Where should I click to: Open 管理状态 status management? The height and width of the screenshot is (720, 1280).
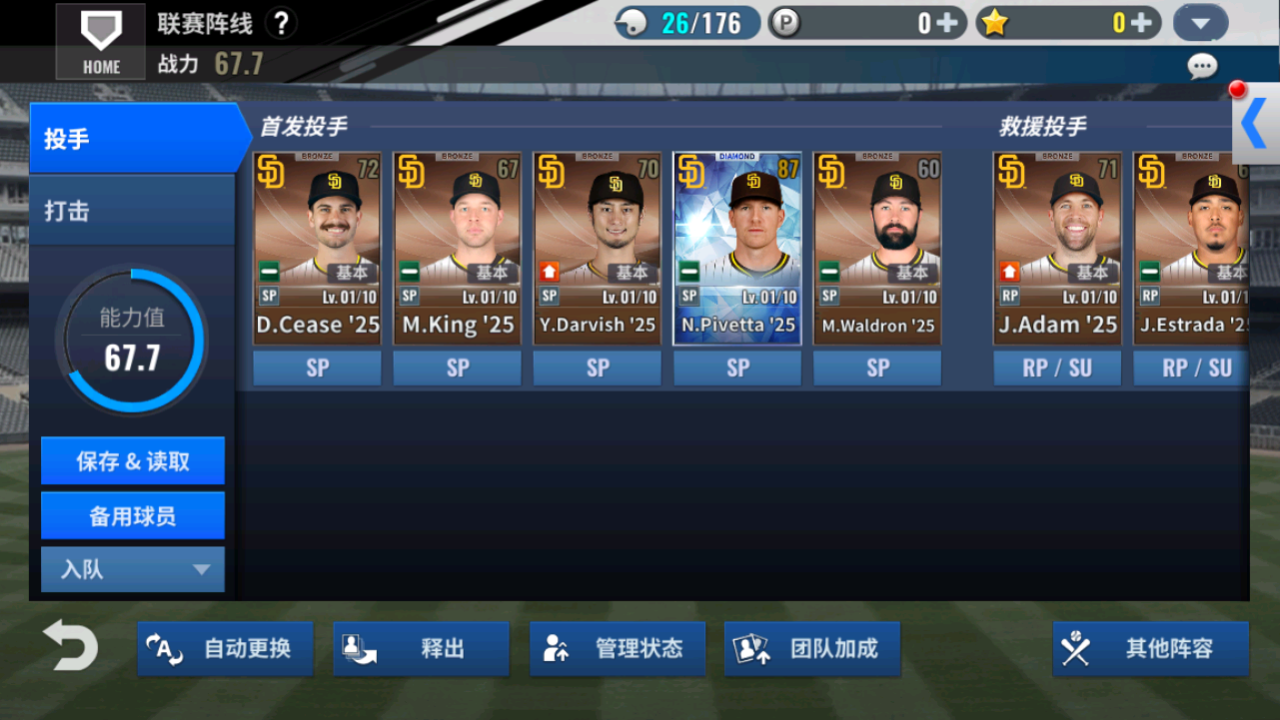click(x=617, y=649)
